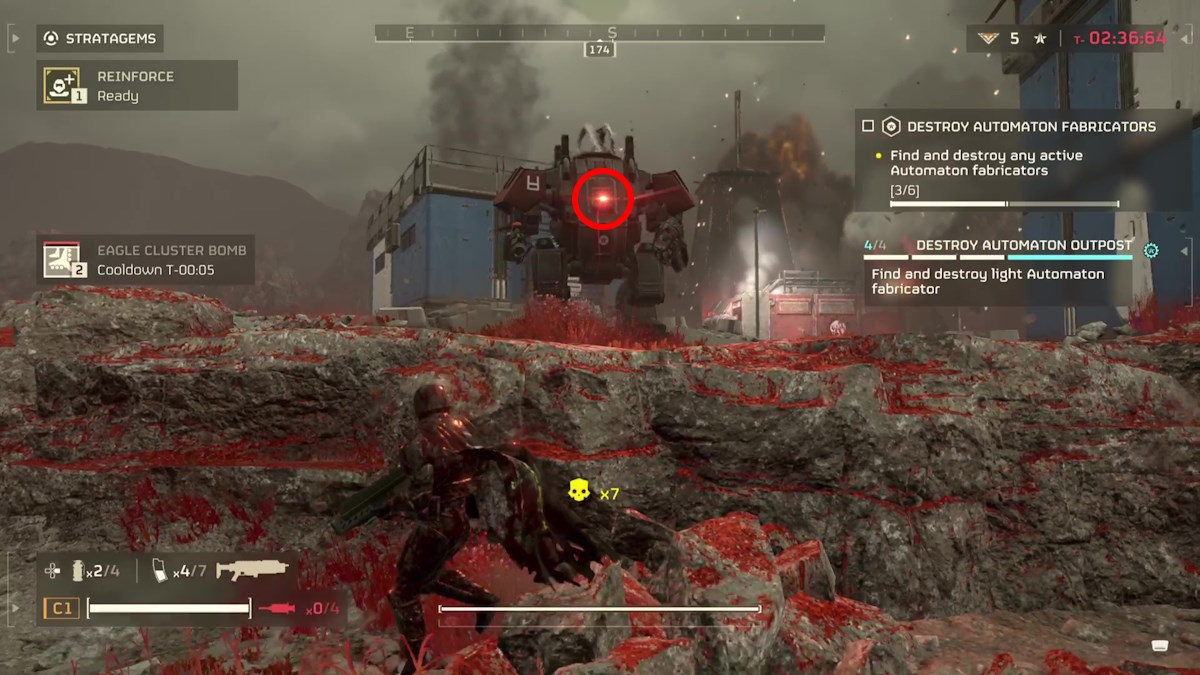Choose the Eagle Cluster Bomb stratagem
Screen dimensions: 1200x675
[145, 260]
